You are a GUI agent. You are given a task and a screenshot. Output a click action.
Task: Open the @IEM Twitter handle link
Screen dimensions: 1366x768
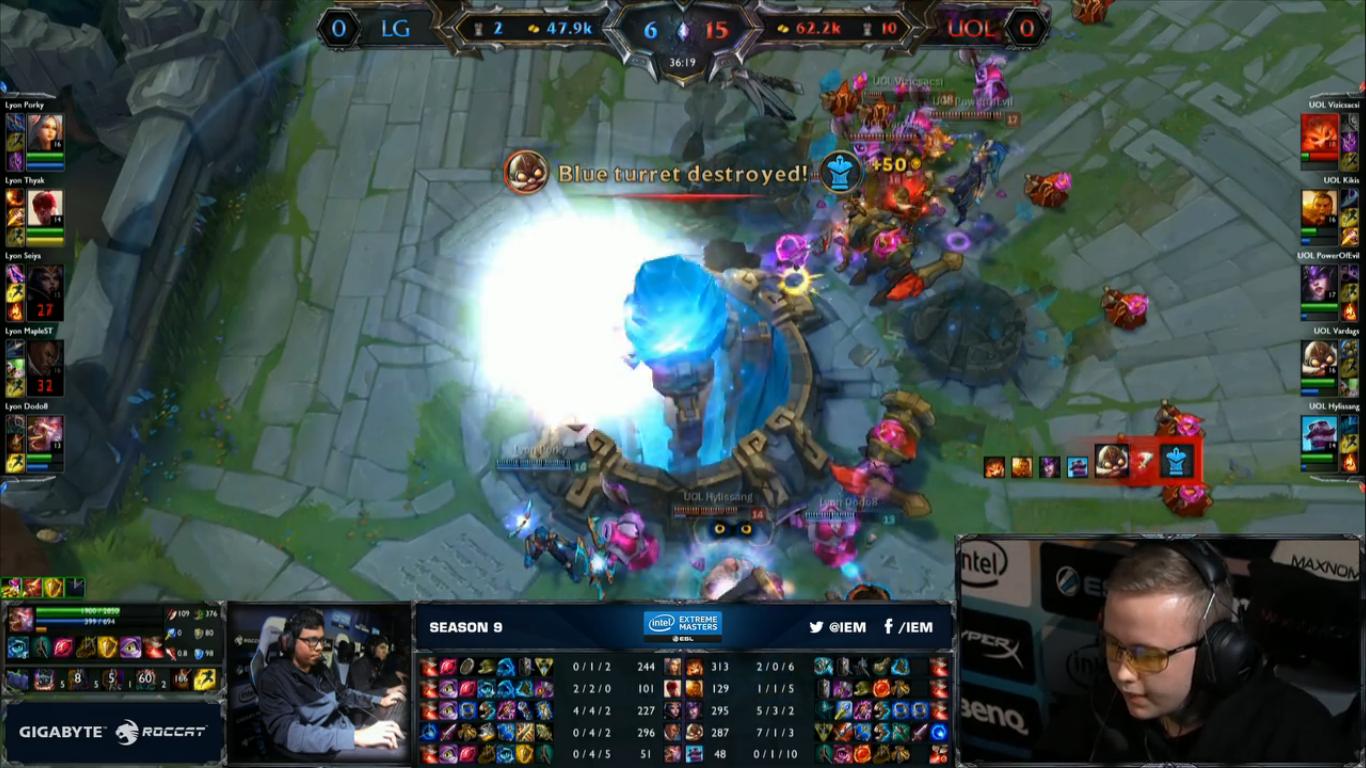[849, 626]
